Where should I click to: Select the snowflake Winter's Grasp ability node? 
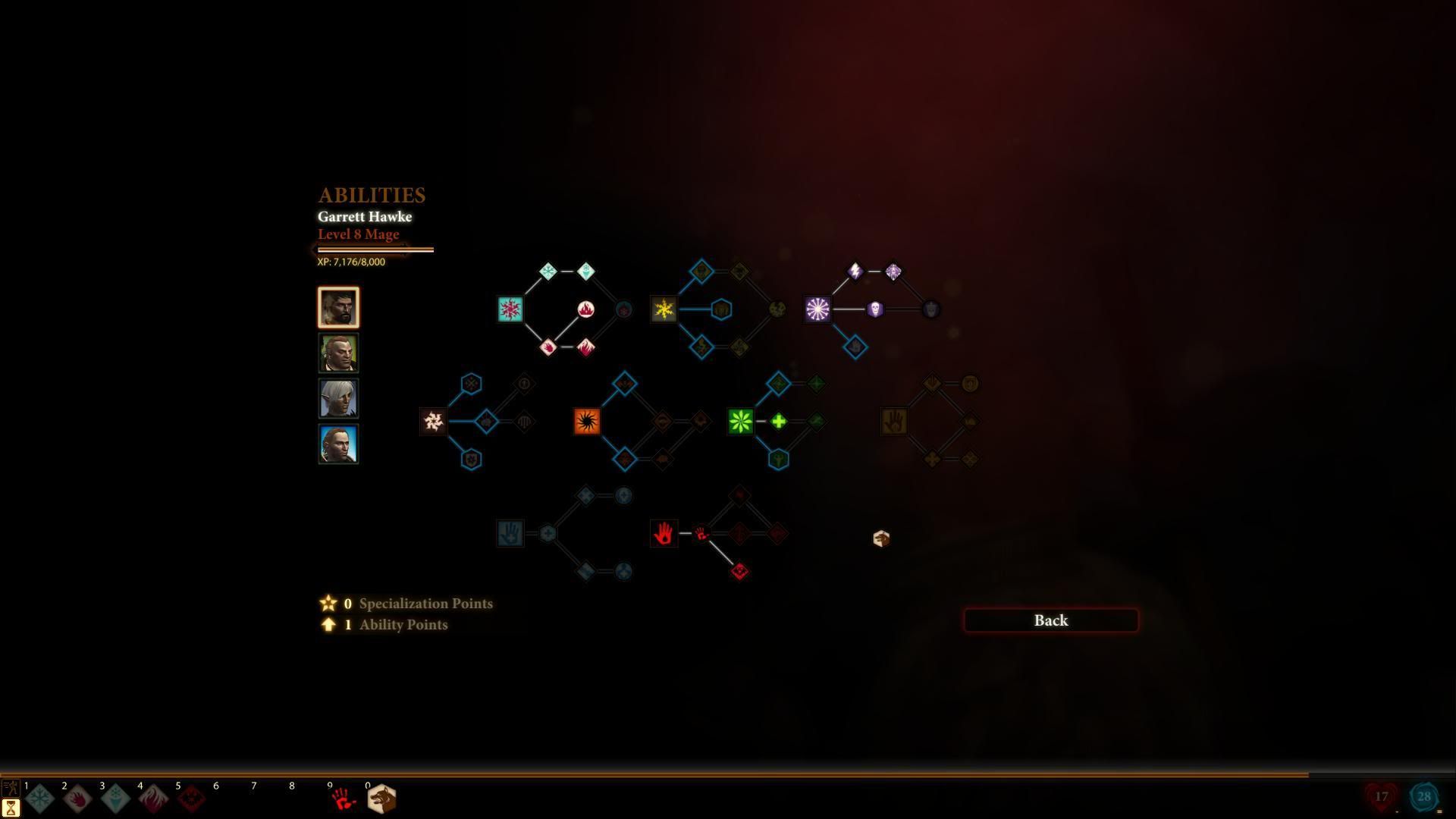[548, 271]
